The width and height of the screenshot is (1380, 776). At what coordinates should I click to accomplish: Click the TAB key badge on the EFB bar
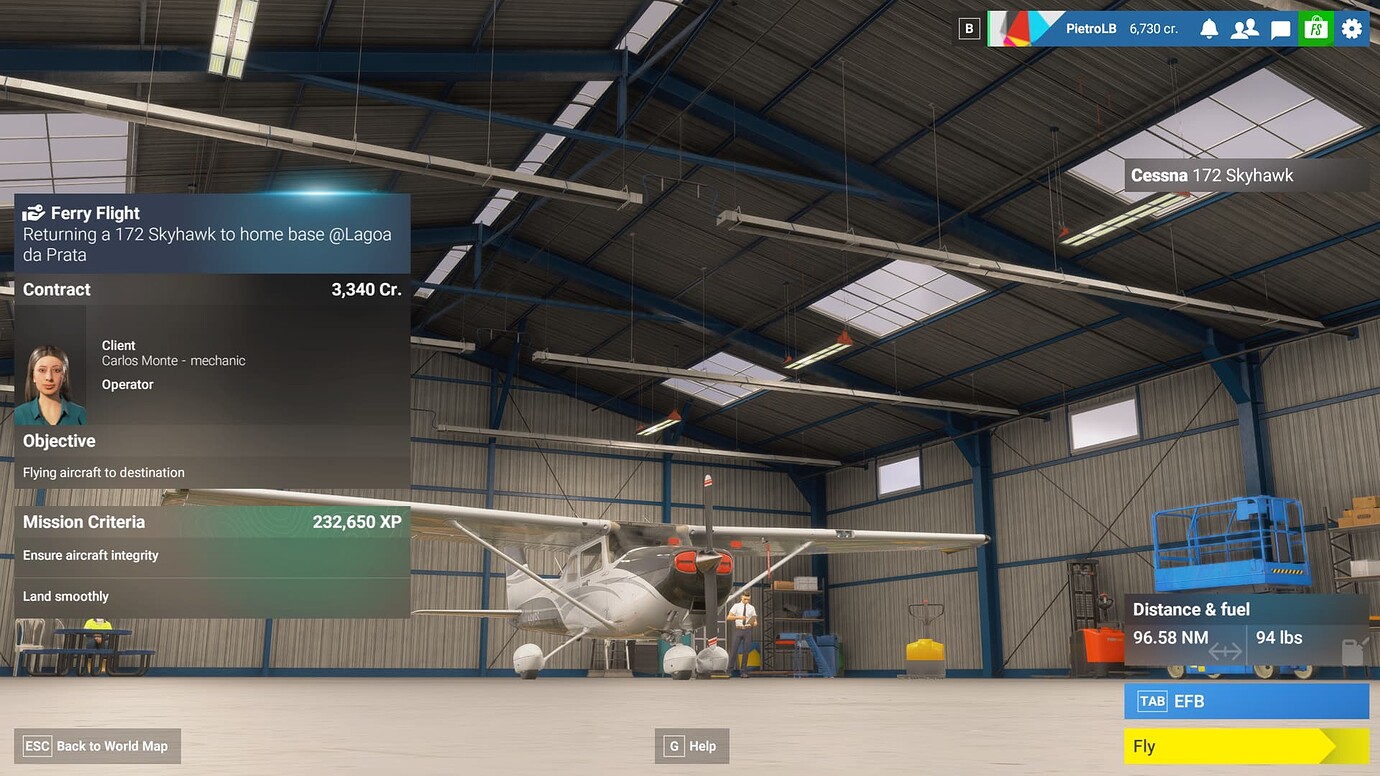[1152, 701]
